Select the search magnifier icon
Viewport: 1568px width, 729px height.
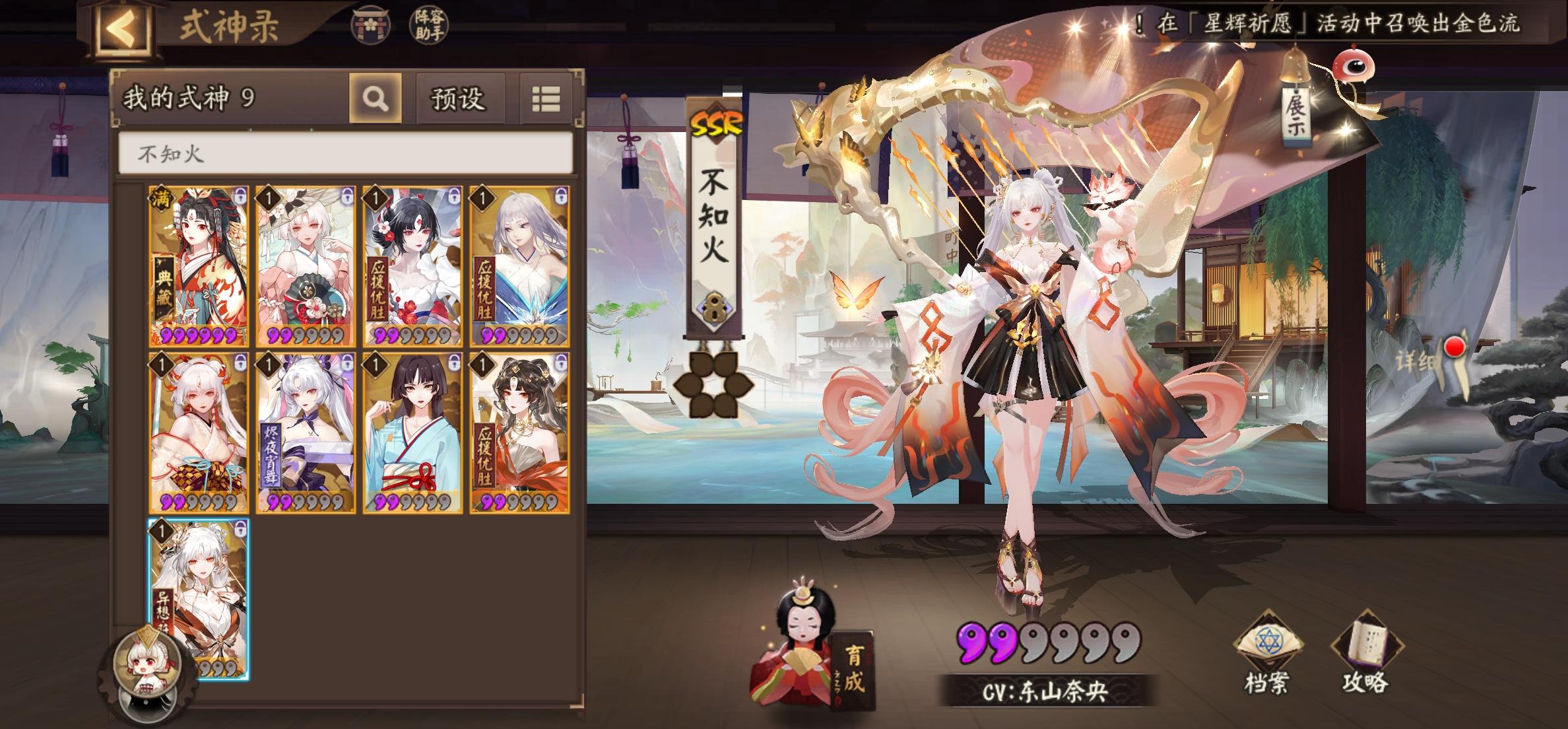pyautogui.click(x=374, y=99)
